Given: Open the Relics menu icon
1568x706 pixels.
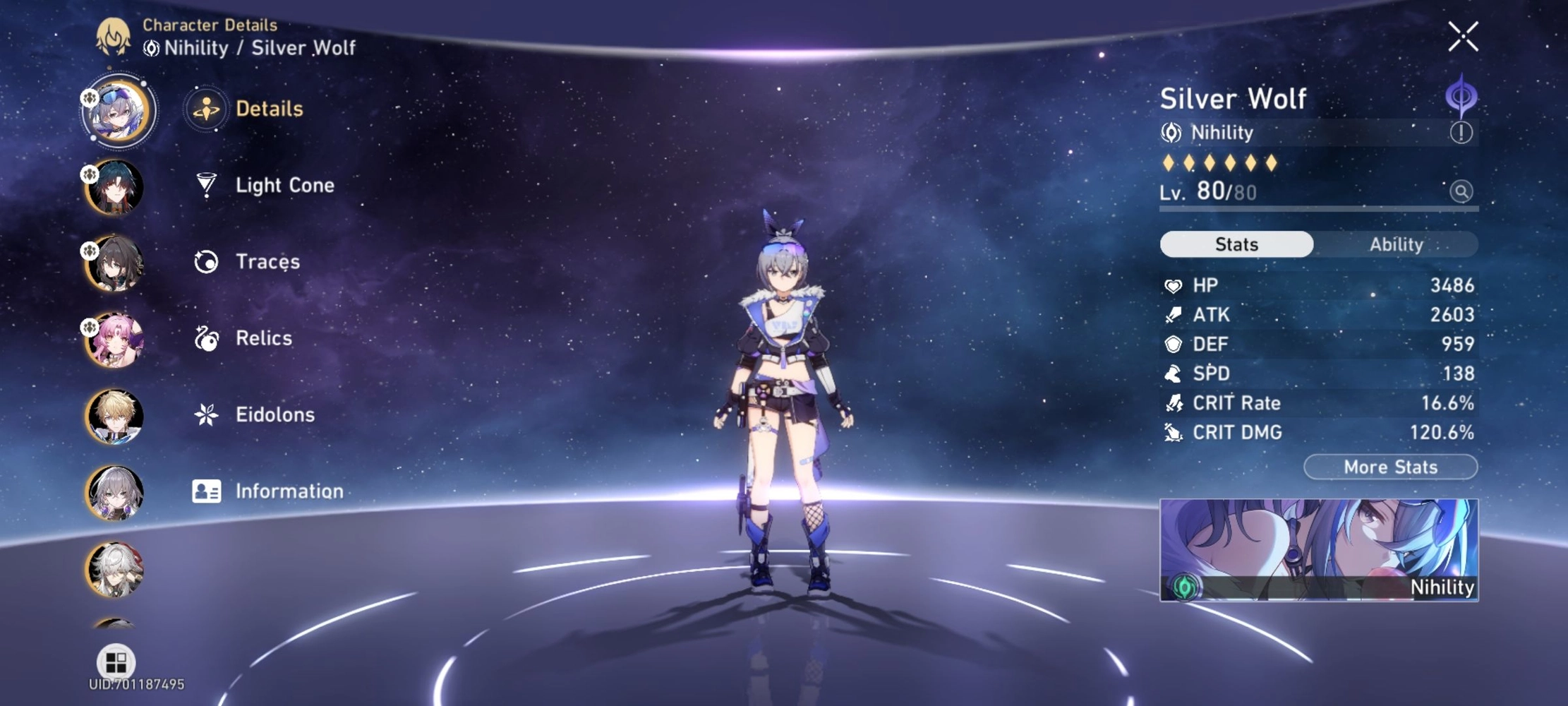Looking at the screenshot, I should [205, 337].
